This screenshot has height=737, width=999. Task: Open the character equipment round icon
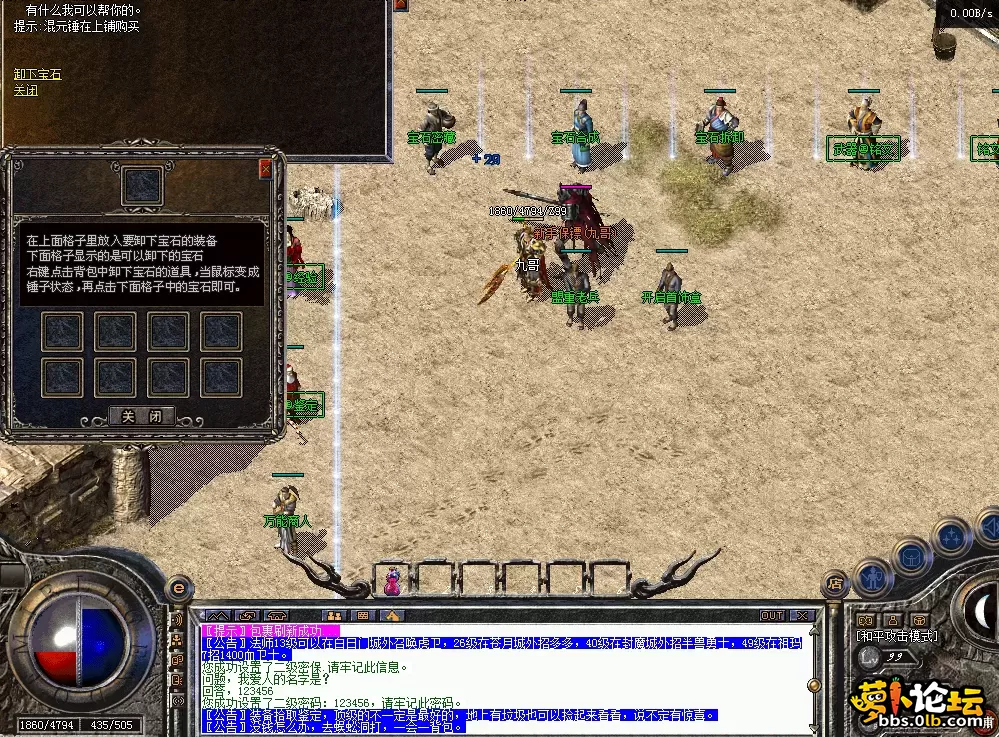coord(873,576)
